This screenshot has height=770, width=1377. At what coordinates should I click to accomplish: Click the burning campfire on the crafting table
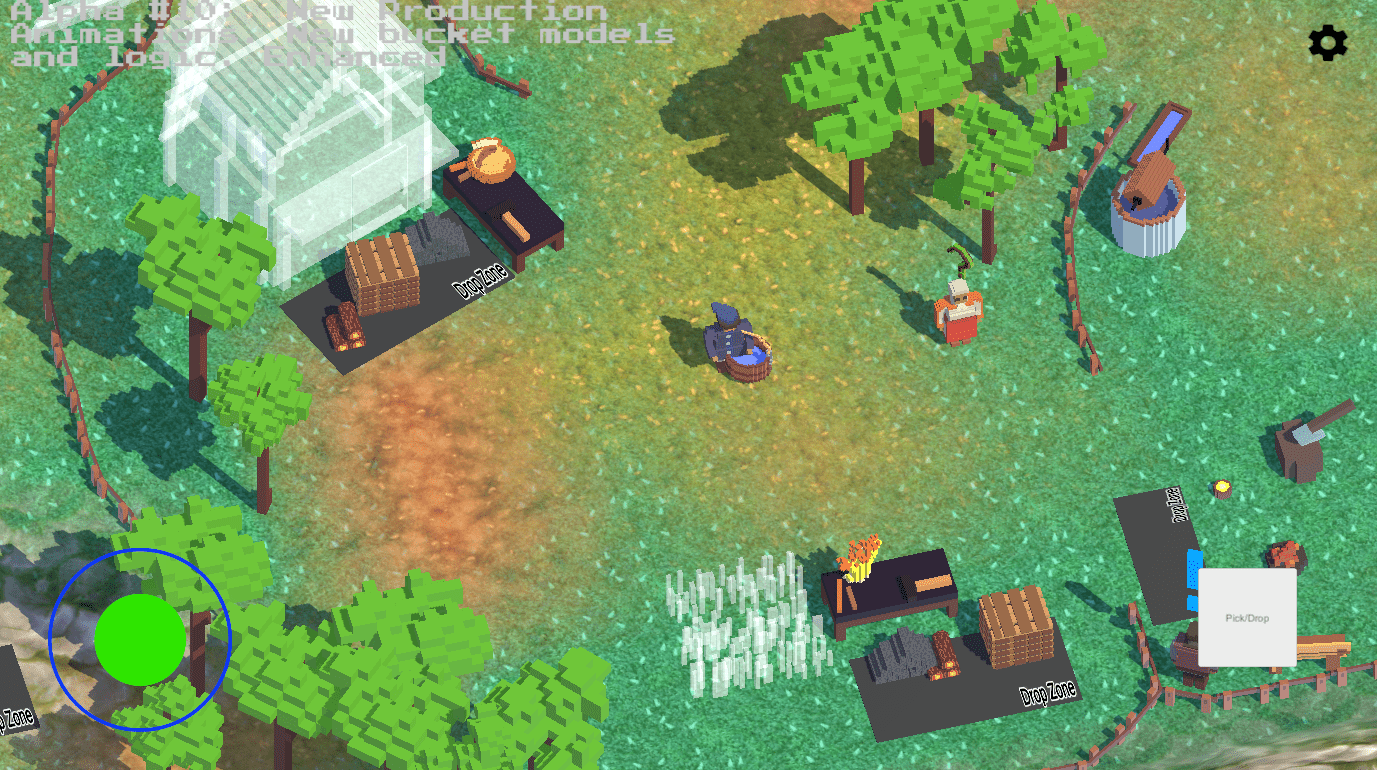tap(862, 555)
